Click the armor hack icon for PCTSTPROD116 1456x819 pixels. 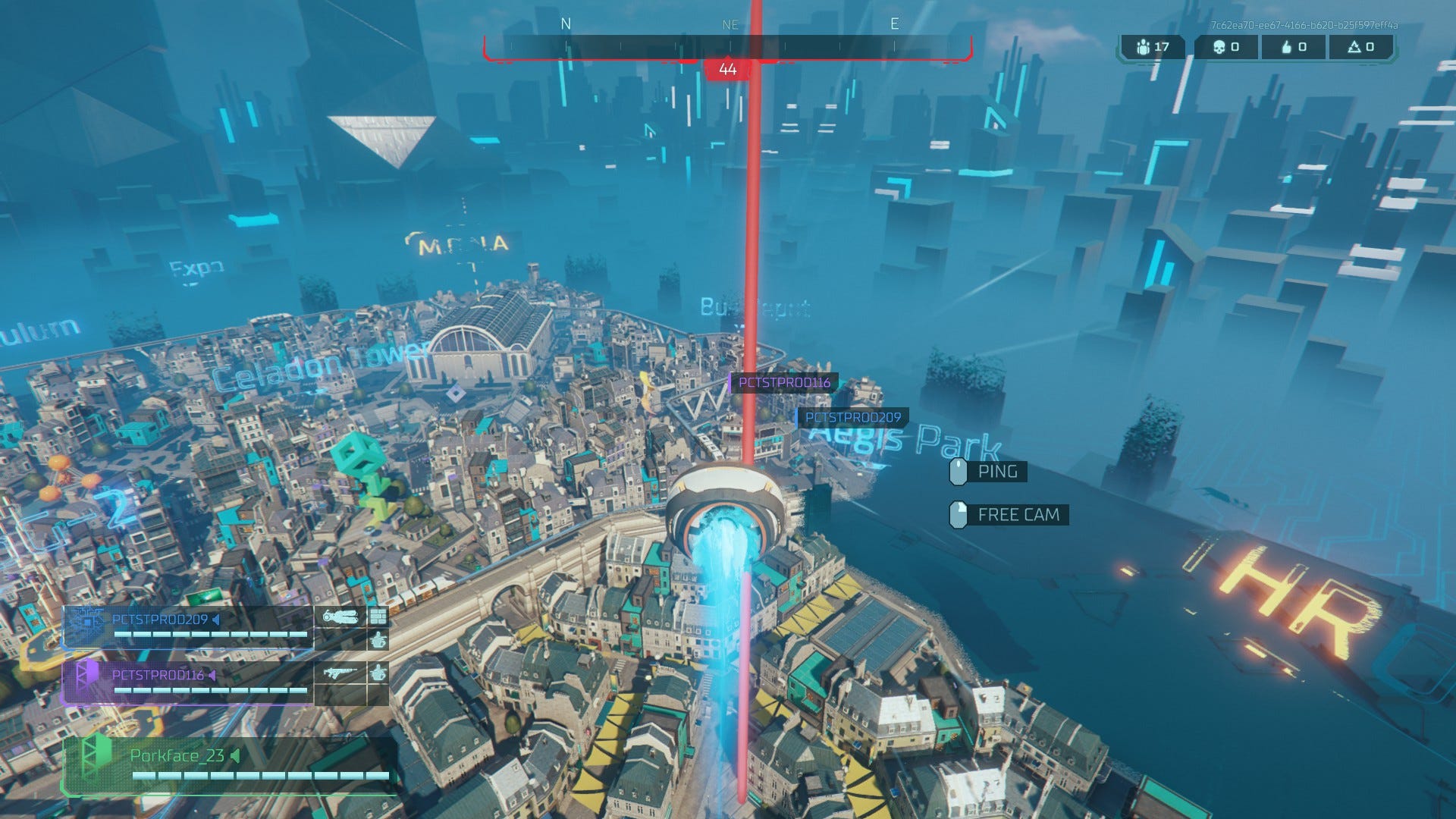tap(377, 673)
